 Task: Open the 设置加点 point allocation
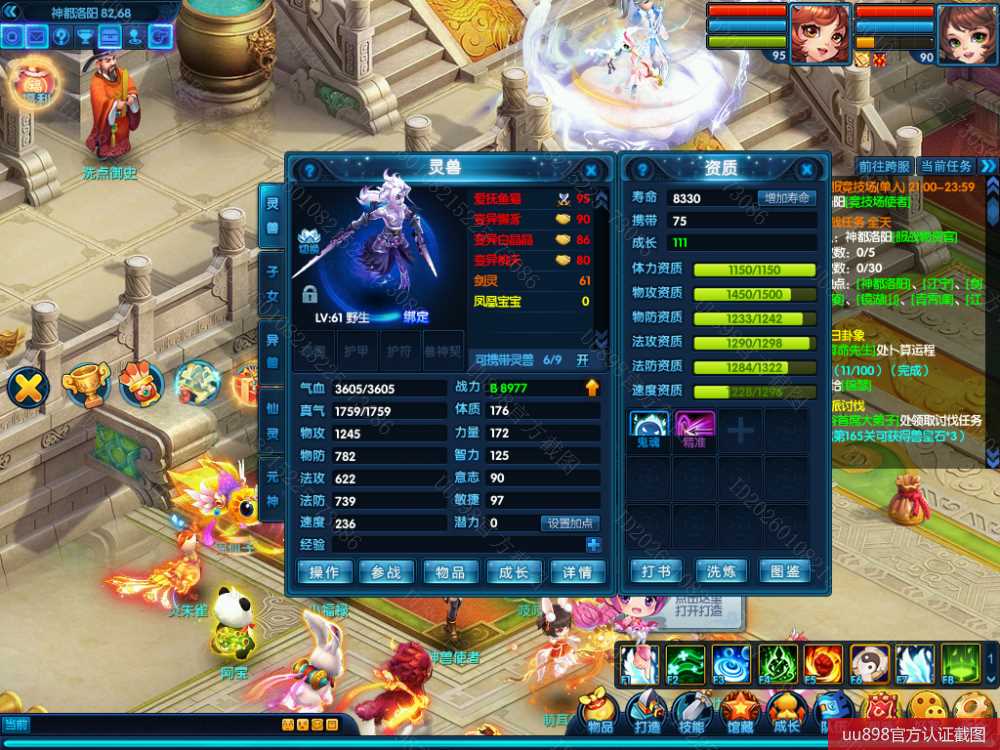pos(571,523)
